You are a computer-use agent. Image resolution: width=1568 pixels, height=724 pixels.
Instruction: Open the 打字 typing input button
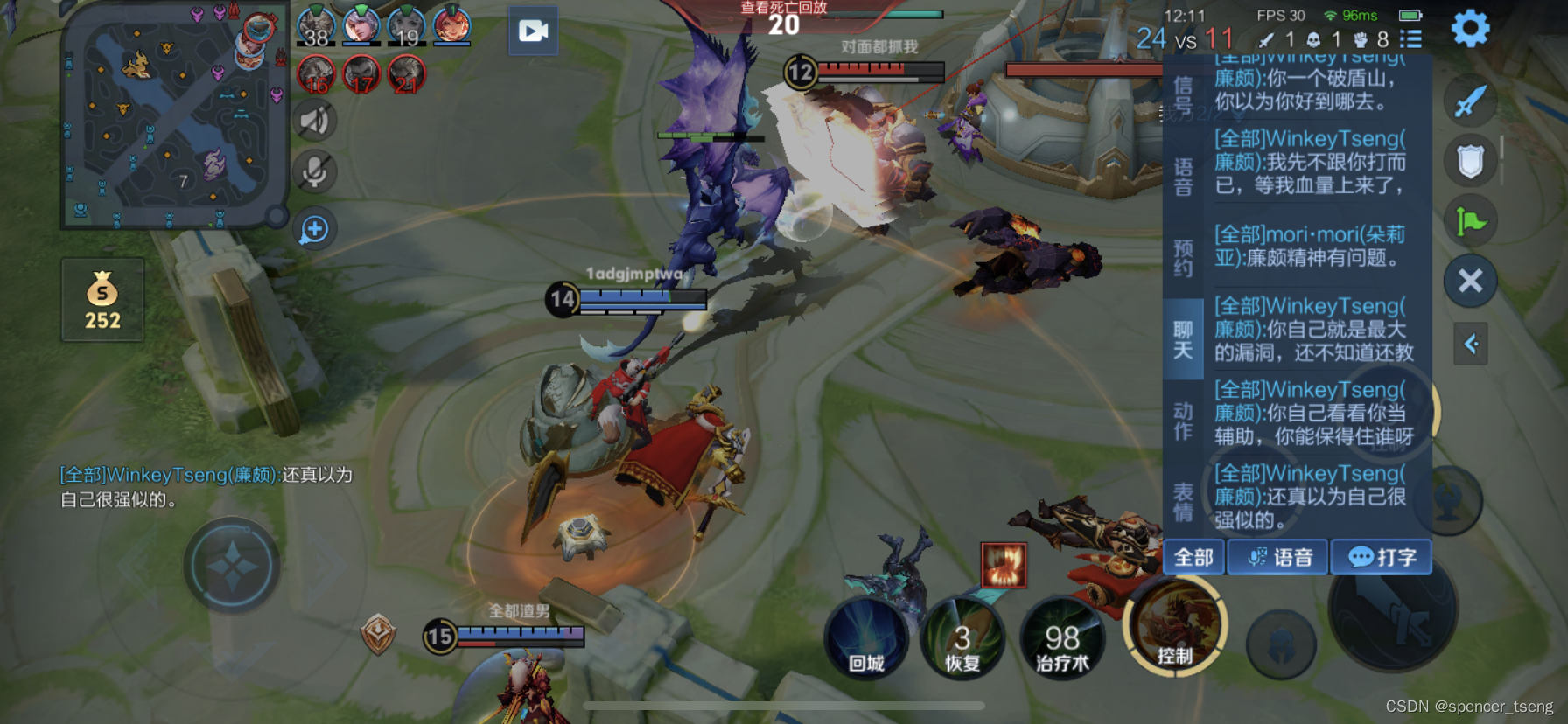[x=1381, y=558]
